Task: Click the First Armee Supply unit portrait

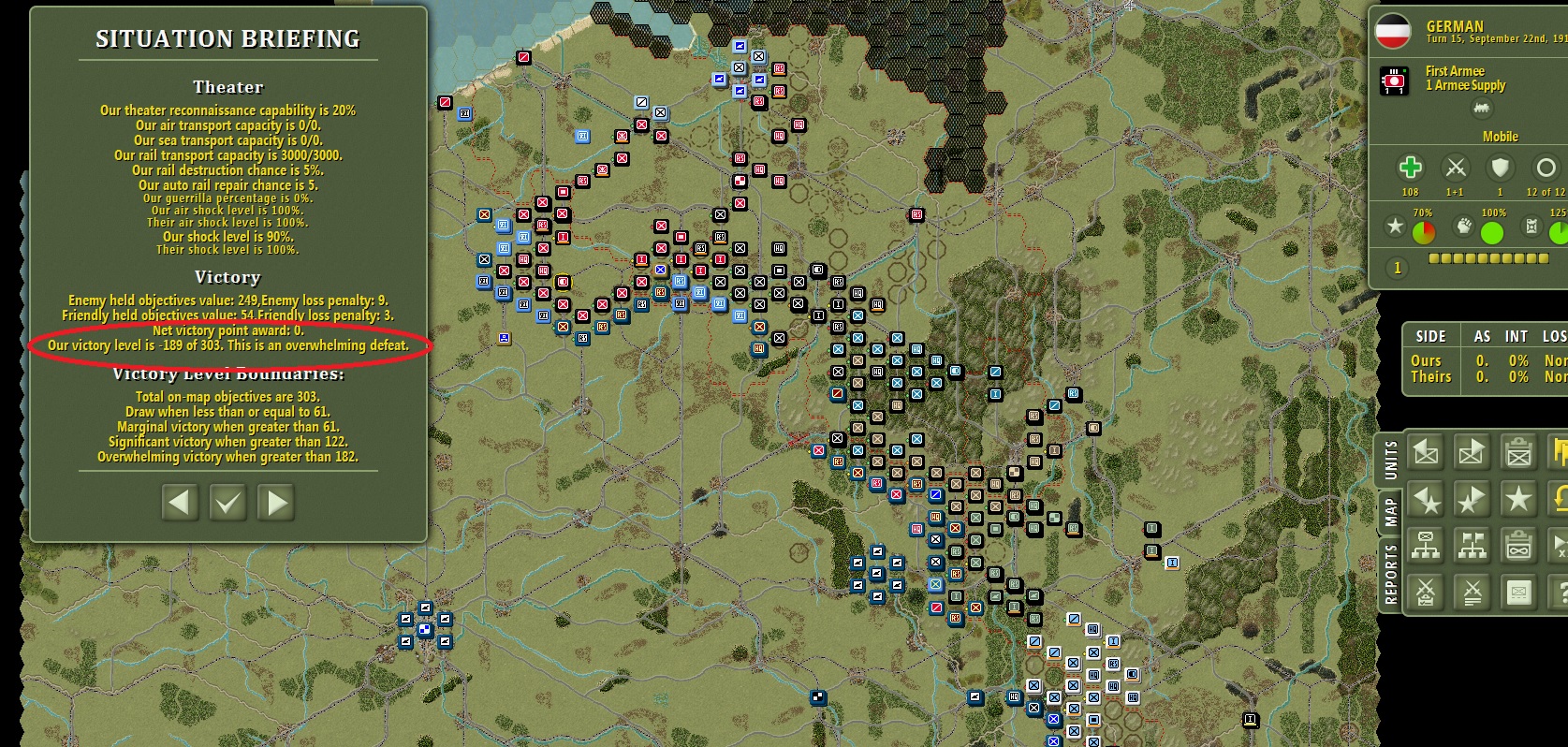Action: (x=1393, y=80)
